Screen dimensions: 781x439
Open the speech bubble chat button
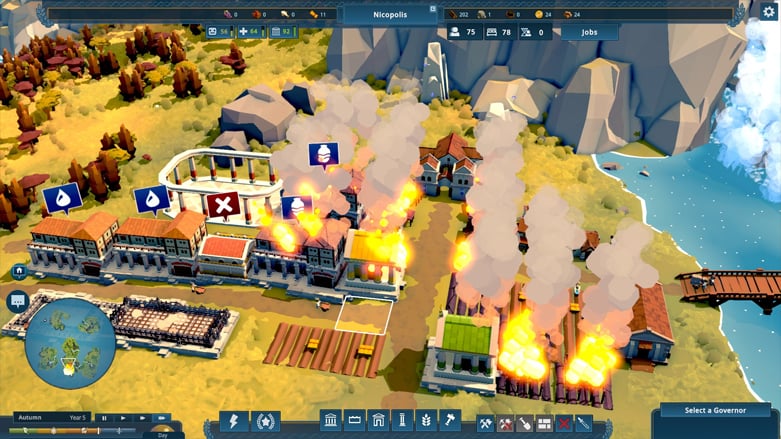16,300
